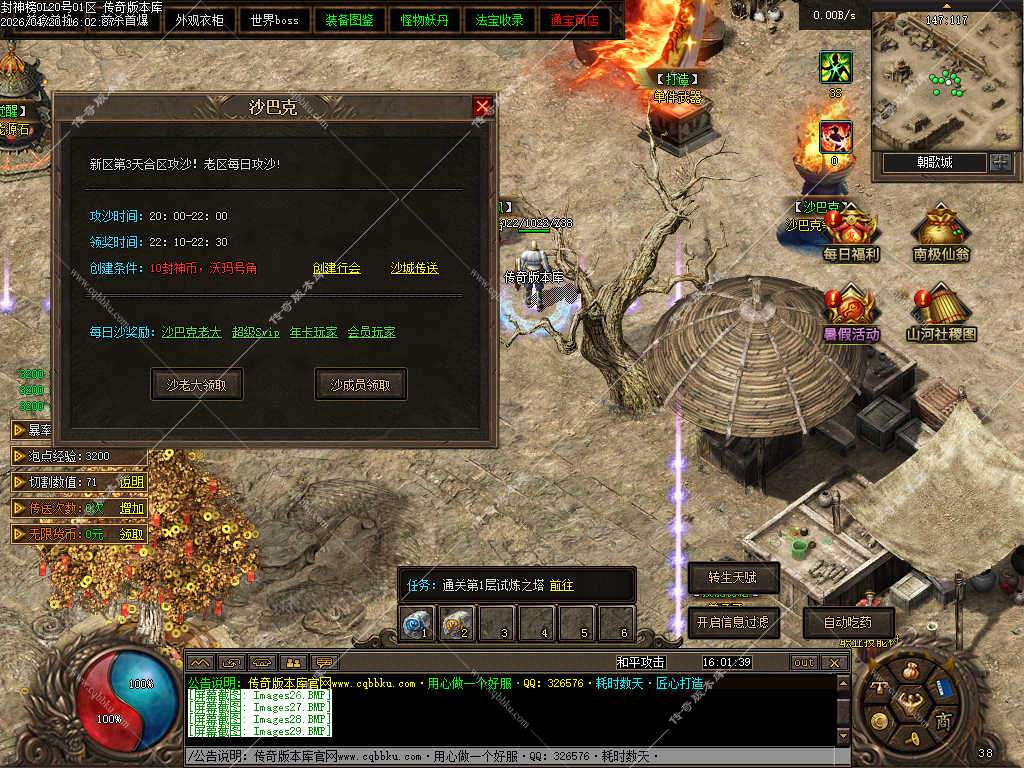Open the 暑假活动 event icon

(851, 314)
